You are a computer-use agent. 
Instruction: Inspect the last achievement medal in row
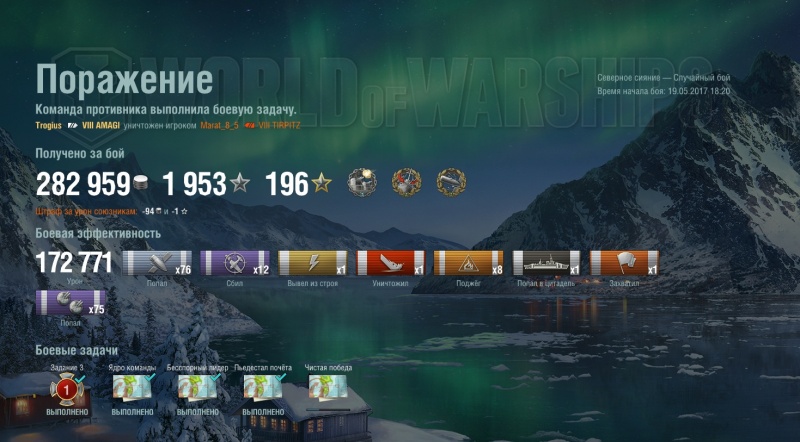(x=449, y=184)
